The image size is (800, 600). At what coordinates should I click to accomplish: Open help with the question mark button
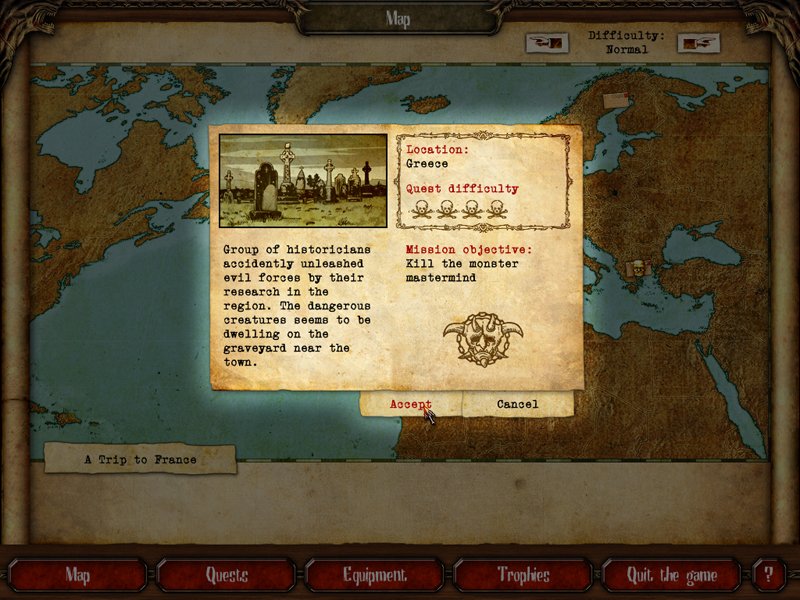pos(768,575)
